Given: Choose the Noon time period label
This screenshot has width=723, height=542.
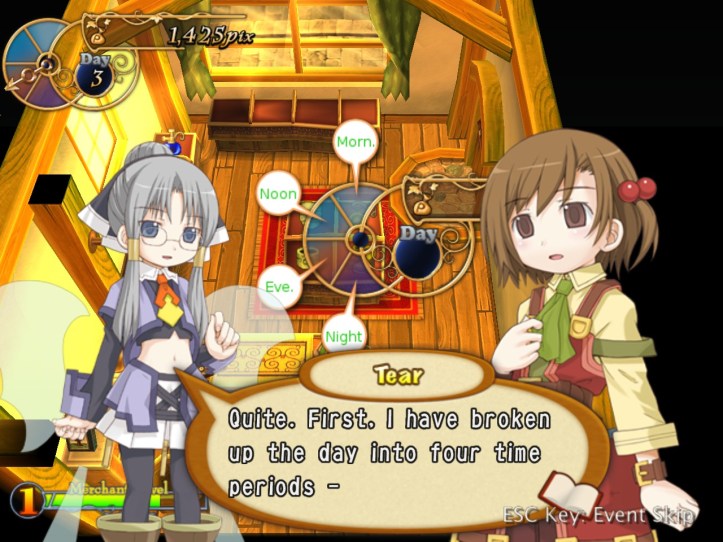Looking at the screenshot, I should [x=279, y=193].
